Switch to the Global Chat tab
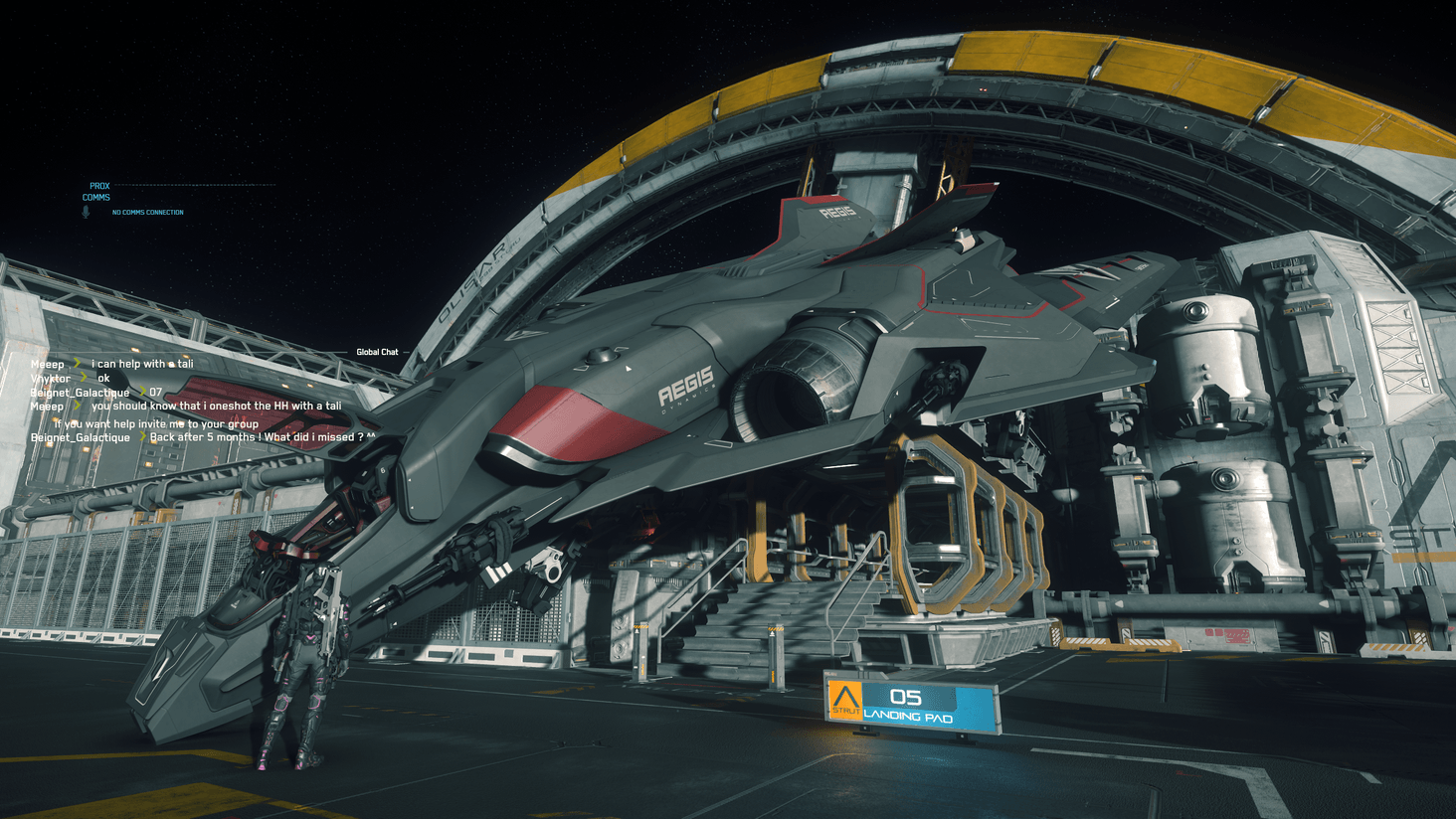 click(x=377, y=351)
